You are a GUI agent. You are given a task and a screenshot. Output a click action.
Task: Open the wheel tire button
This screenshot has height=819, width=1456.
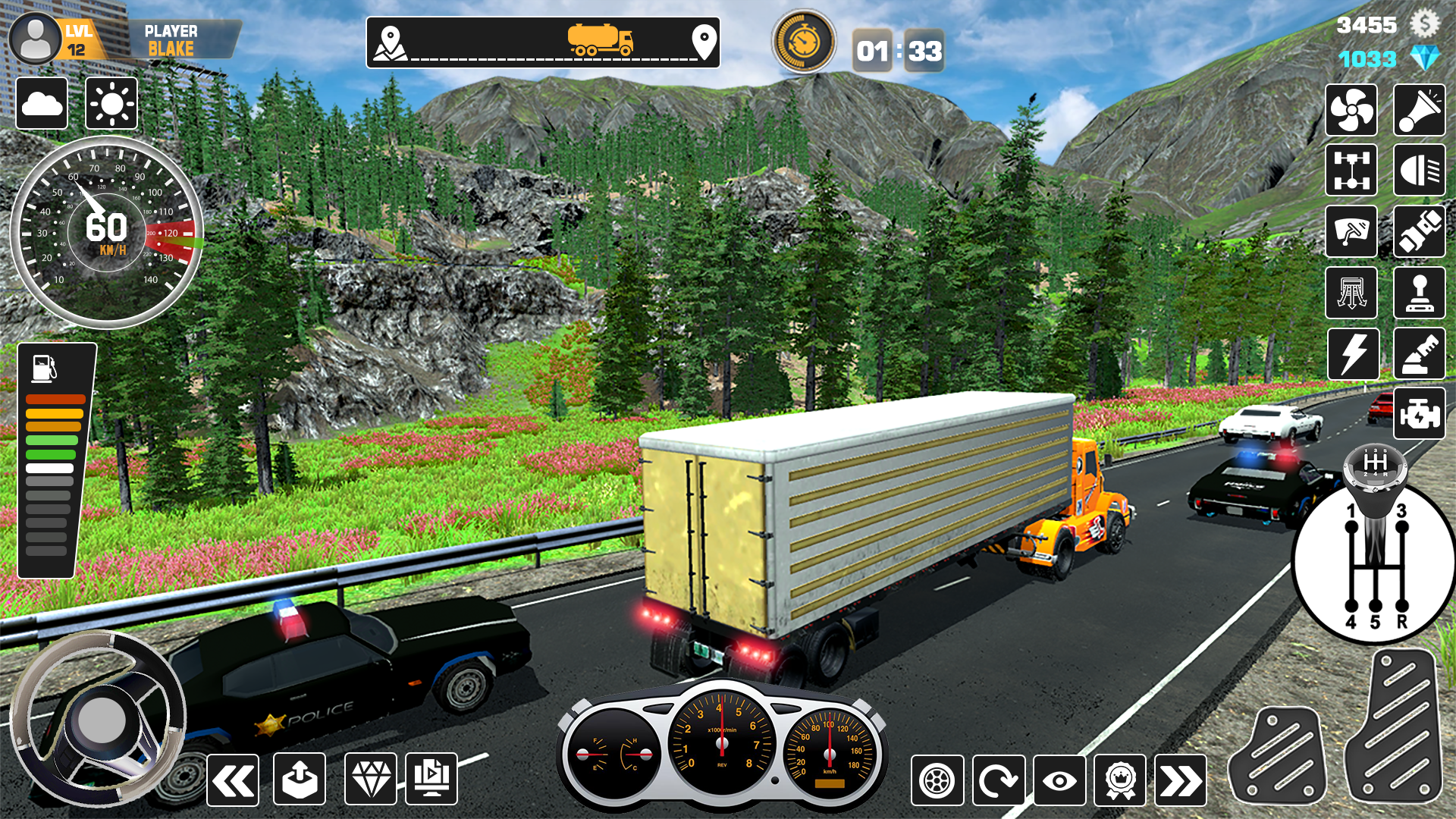(x=937, y=780)
